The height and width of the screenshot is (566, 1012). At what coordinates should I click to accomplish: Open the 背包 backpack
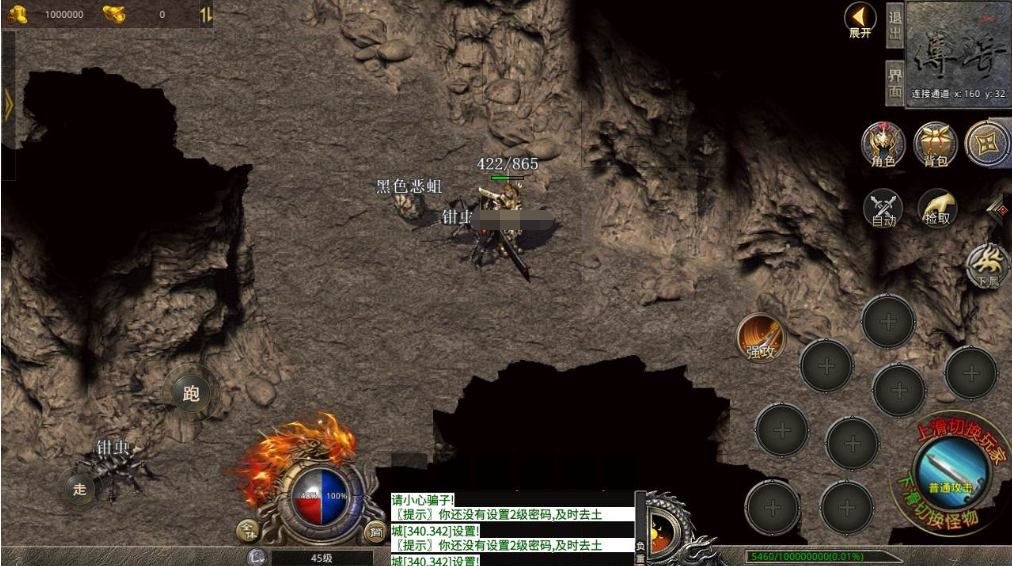pos(936,144)
